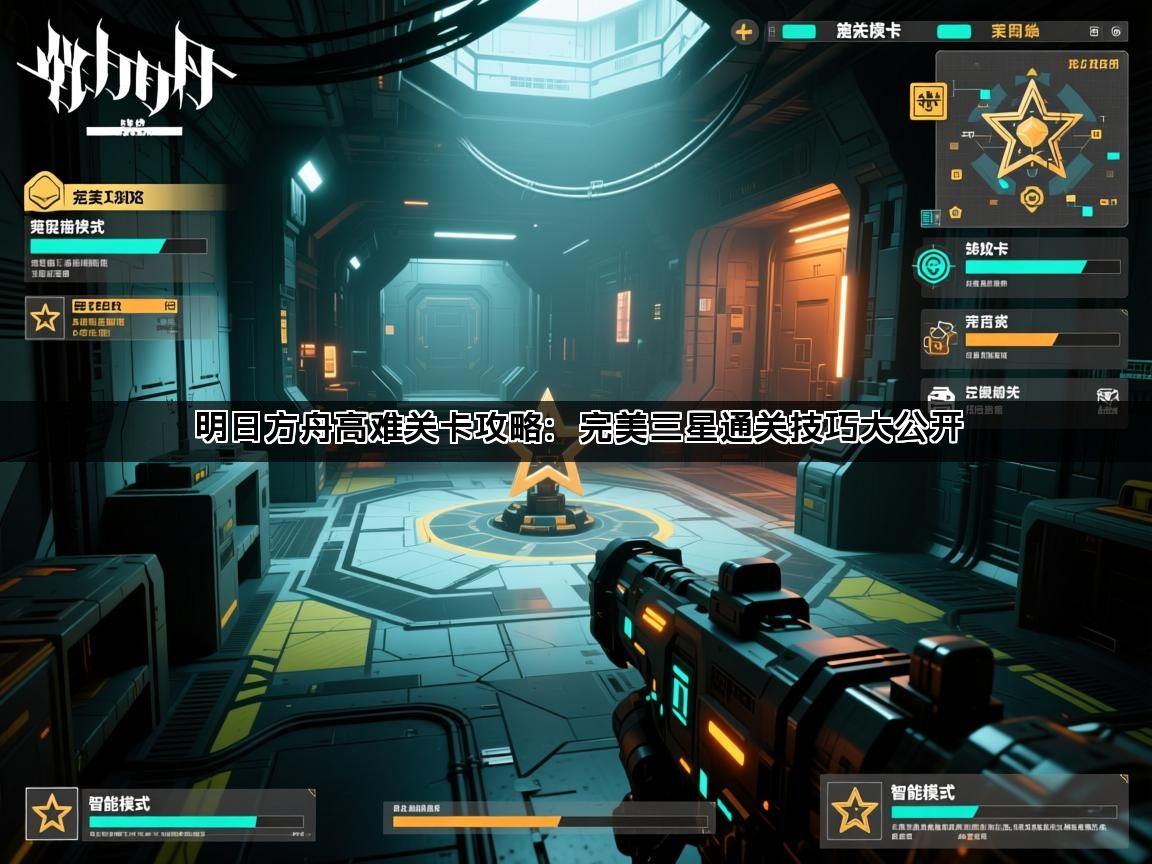Tap the bottom-left 智能模式 star icon
The height and width of the screenshot is (864, 1152).
pyautogui.click(x=51, y=813)
